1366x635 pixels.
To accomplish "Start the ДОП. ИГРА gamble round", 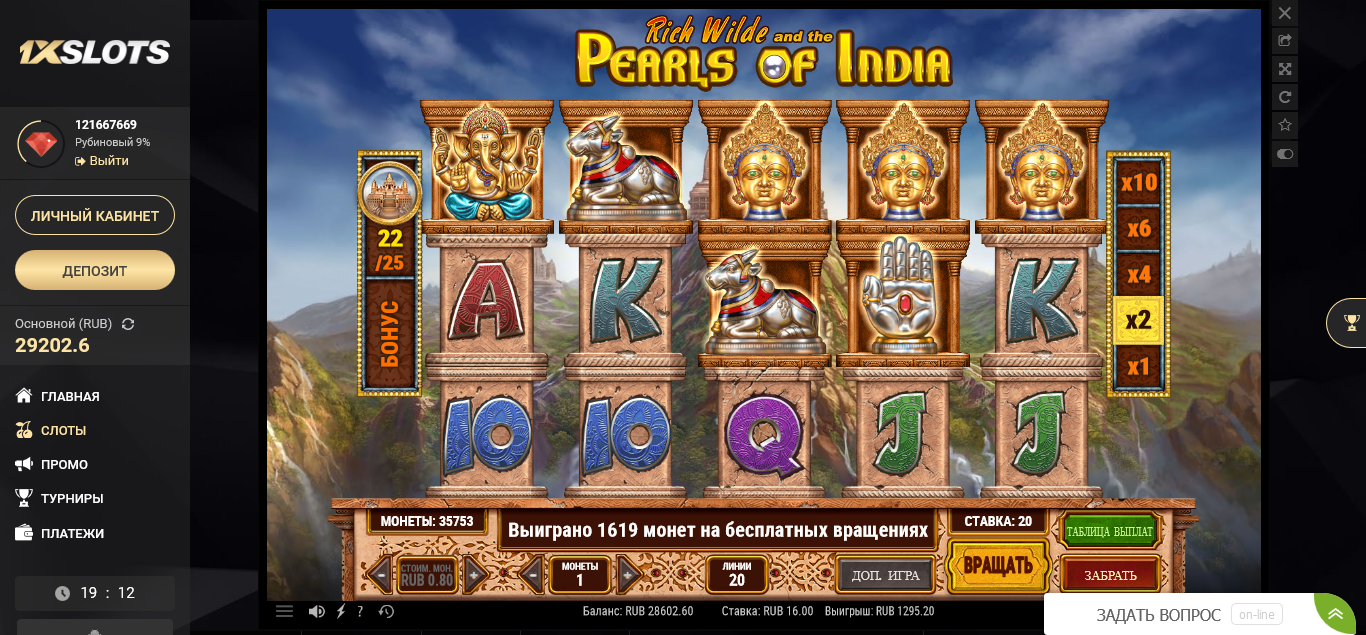I will click(885, 575).
